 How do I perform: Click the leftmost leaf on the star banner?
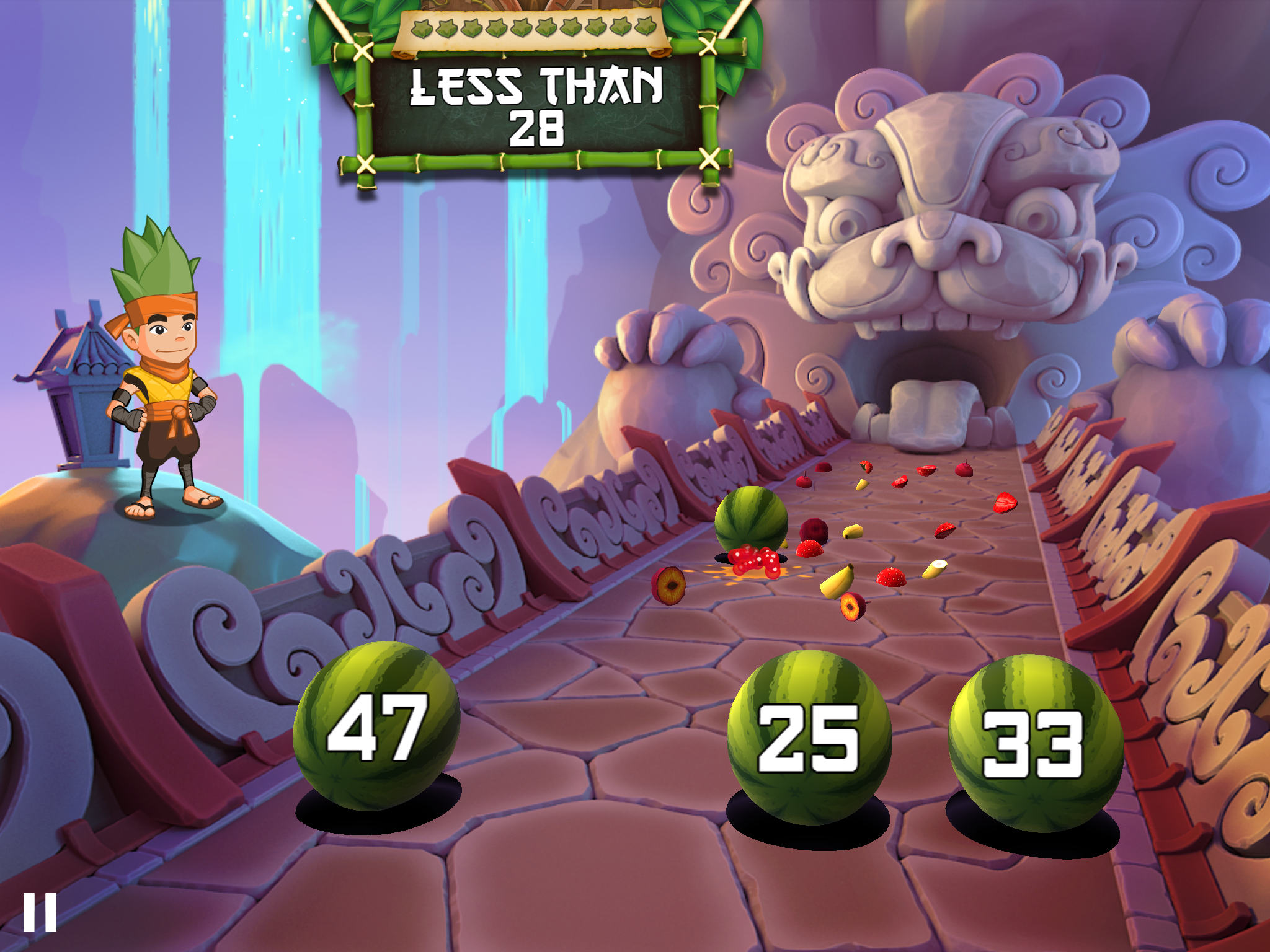[x=422, y=28]
